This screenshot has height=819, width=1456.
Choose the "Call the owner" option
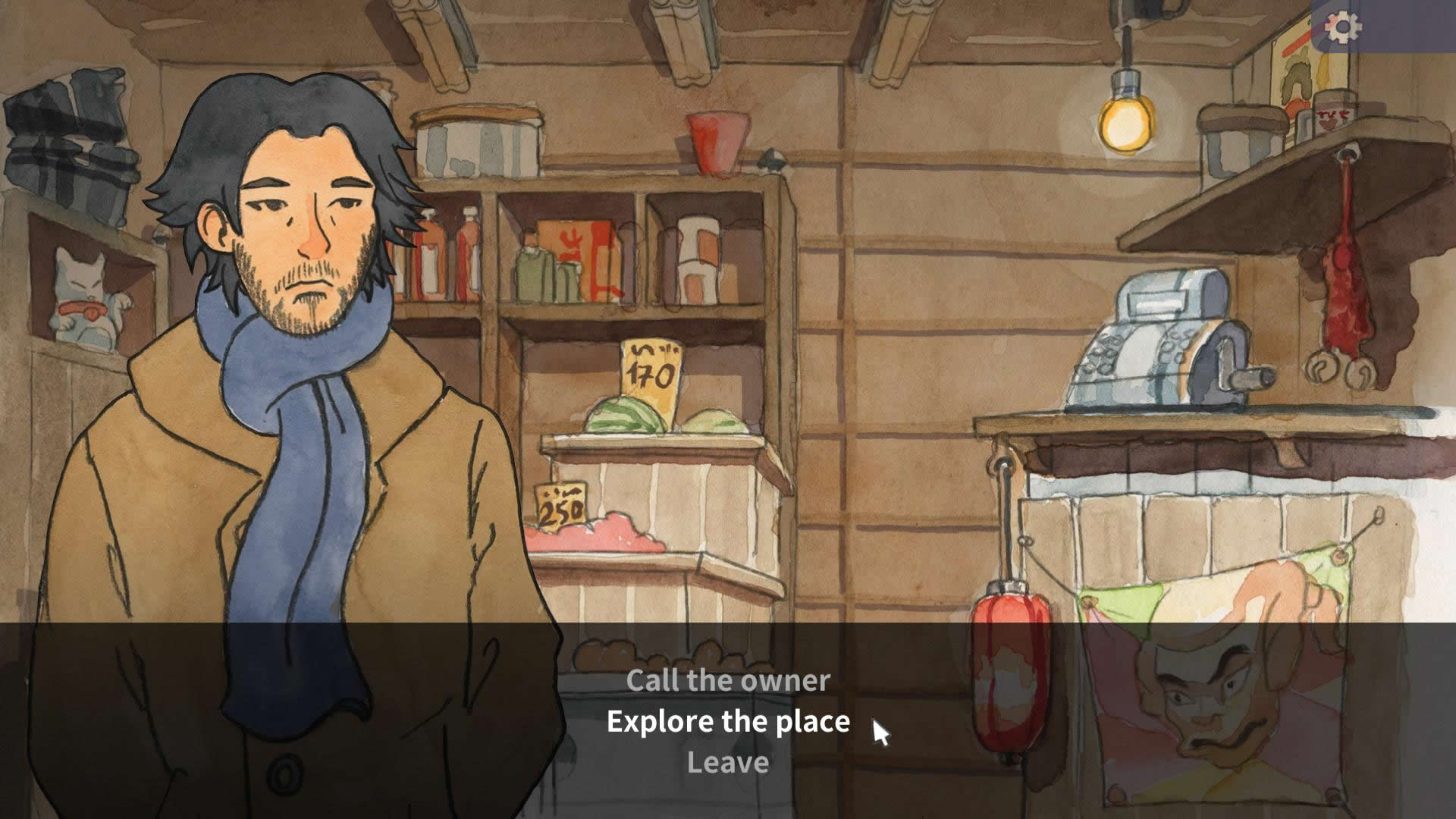click(728, 680)
